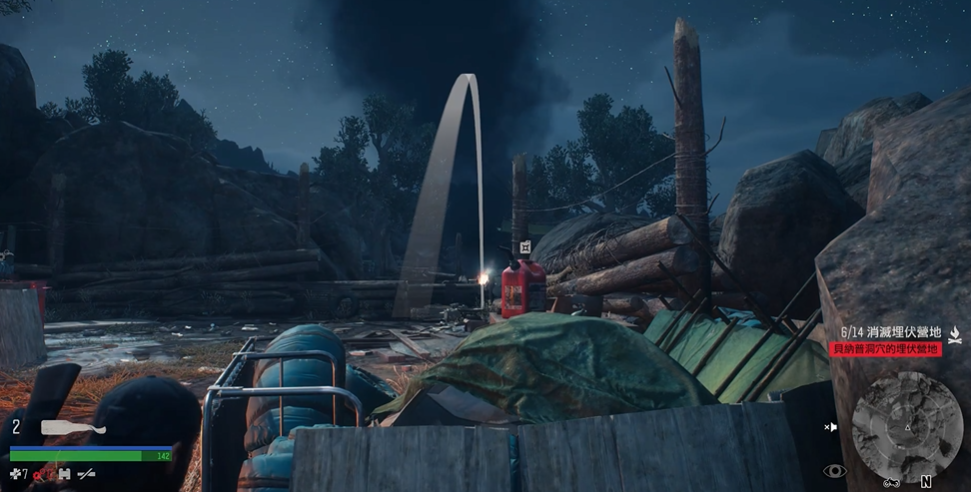Click the melee weapon icon beside the binoculars
This screenshot has width=971, height=492.
point(87,474)
